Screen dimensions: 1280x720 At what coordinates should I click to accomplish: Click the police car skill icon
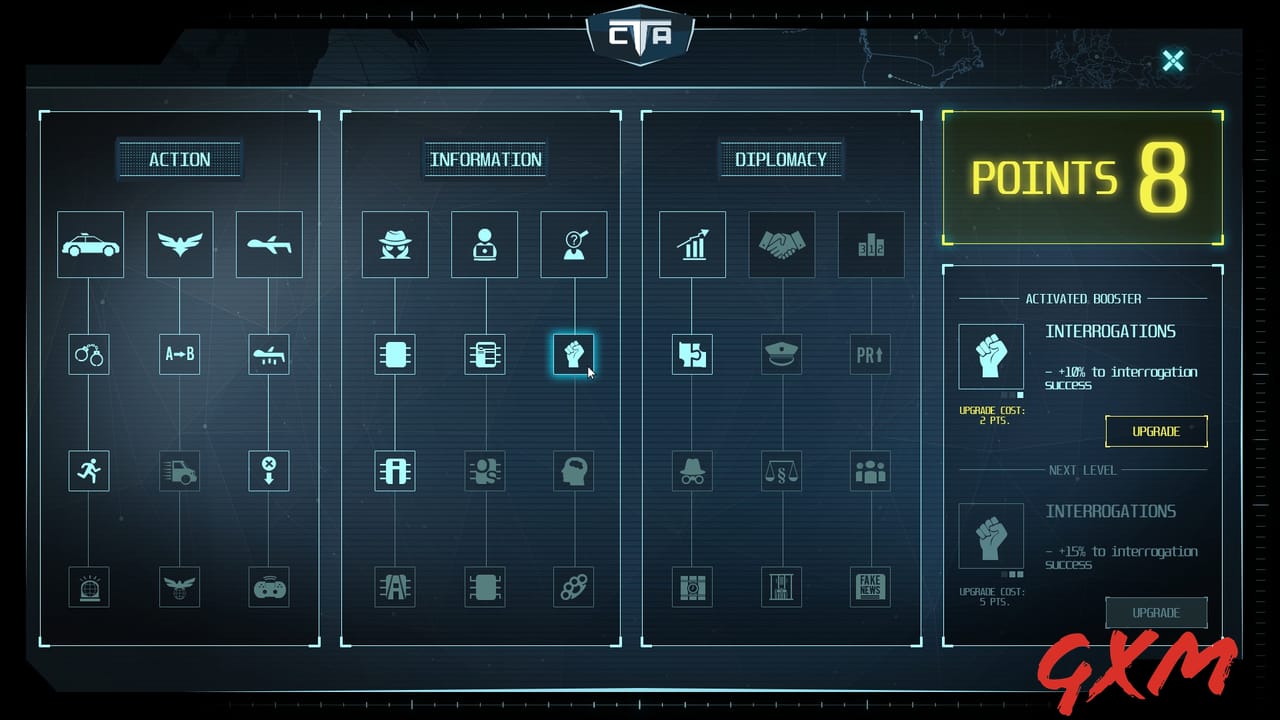coord(89,244)
